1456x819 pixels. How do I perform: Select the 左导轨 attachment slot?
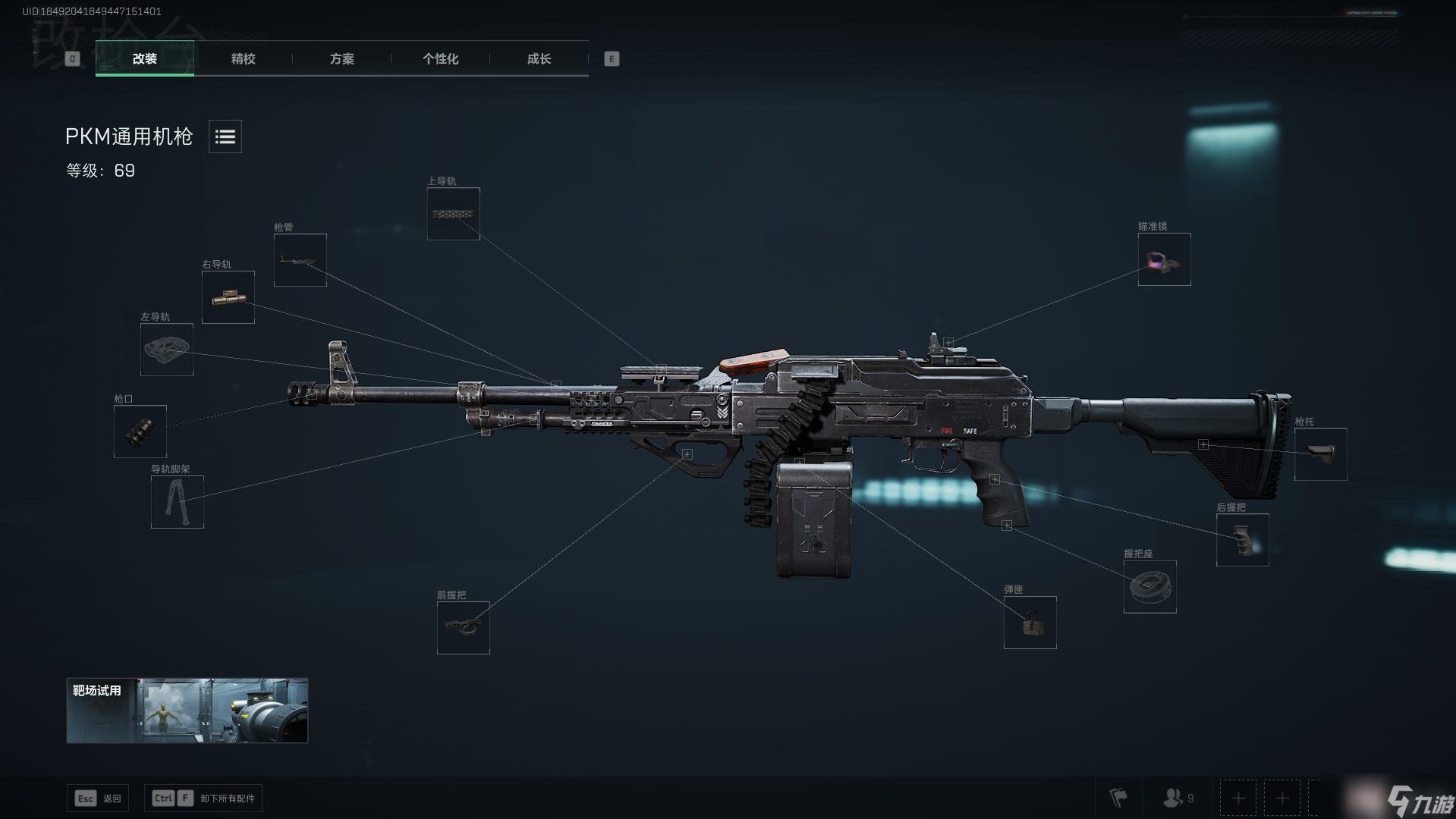[166, 350]
